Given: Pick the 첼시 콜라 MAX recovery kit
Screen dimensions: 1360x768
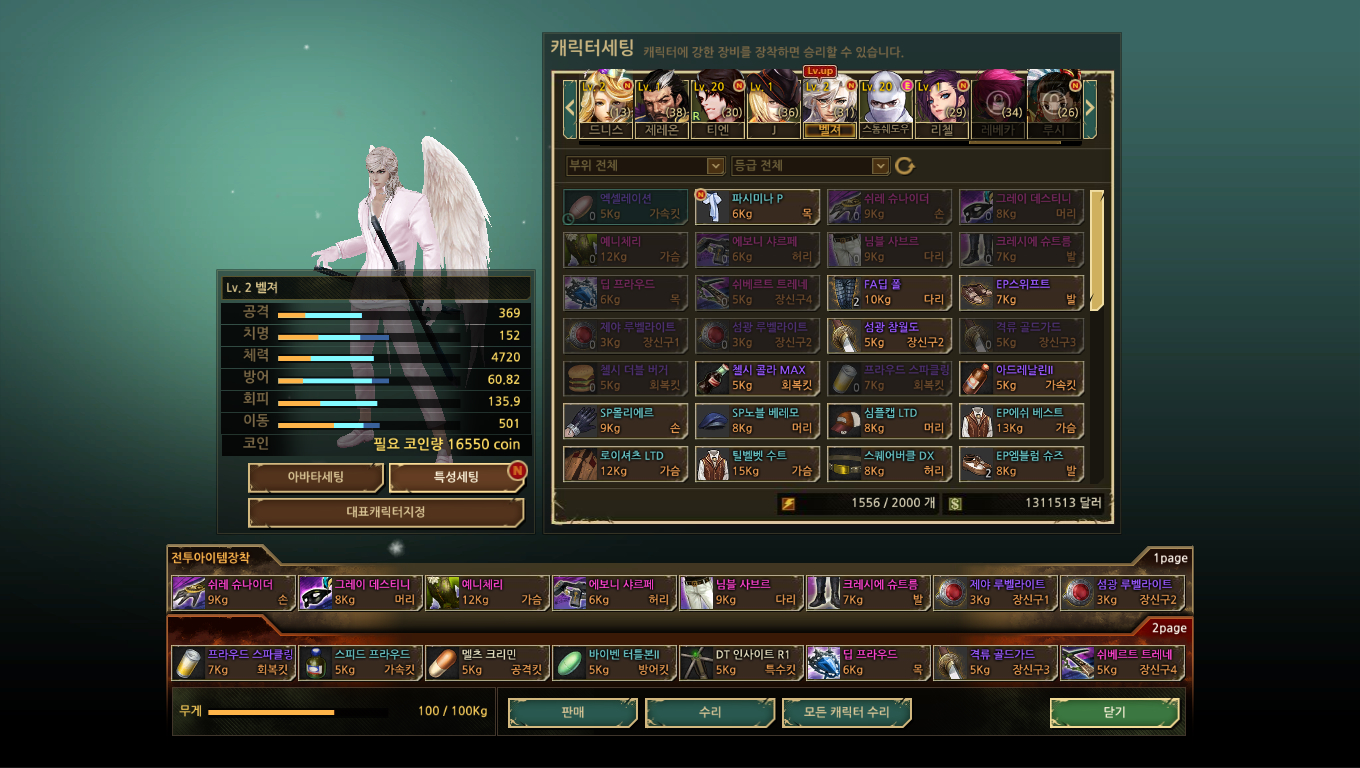Looking at the screenshot, I should point(757,378).
